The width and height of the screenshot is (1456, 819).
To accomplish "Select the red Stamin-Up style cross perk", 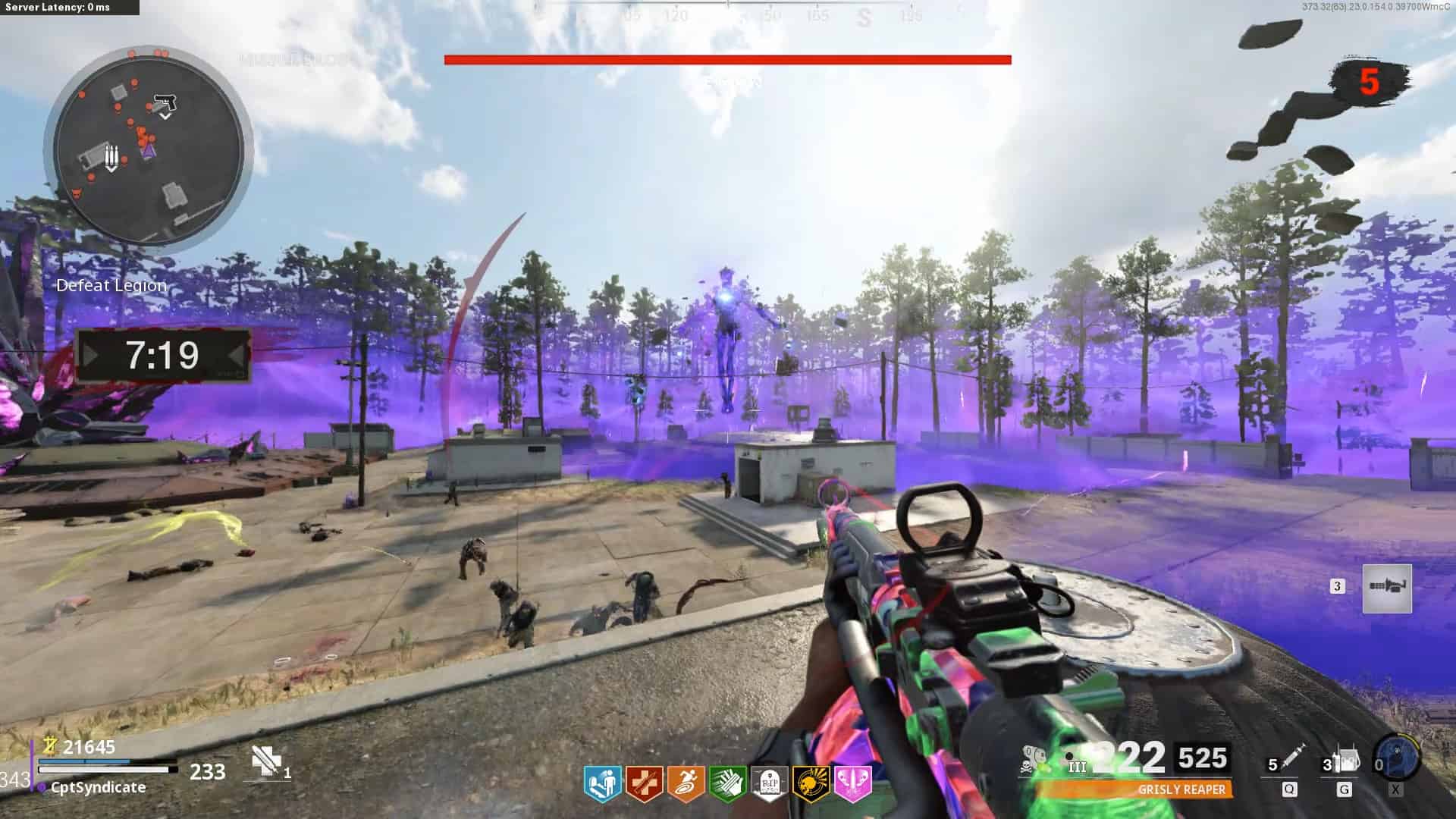I will point(645,783).
